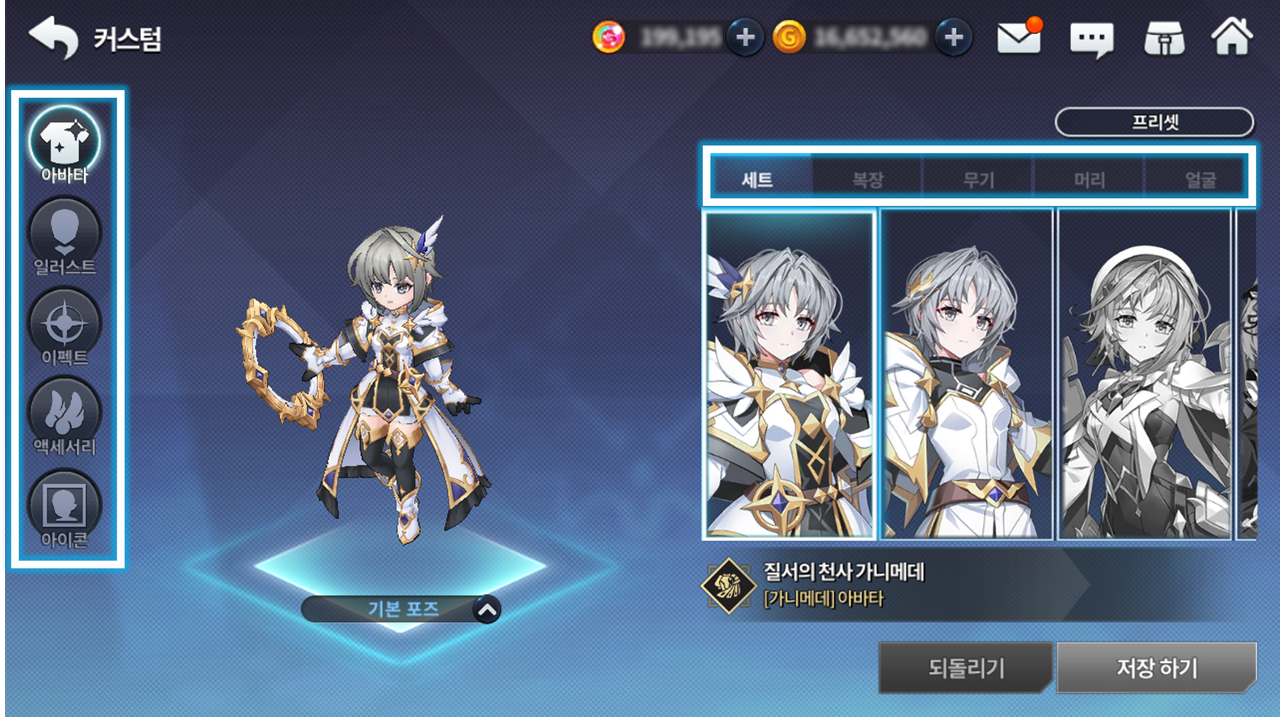Switch to the 복장 tab
This screenshot has height=717, width=1280.
click(x=867, y=181)
